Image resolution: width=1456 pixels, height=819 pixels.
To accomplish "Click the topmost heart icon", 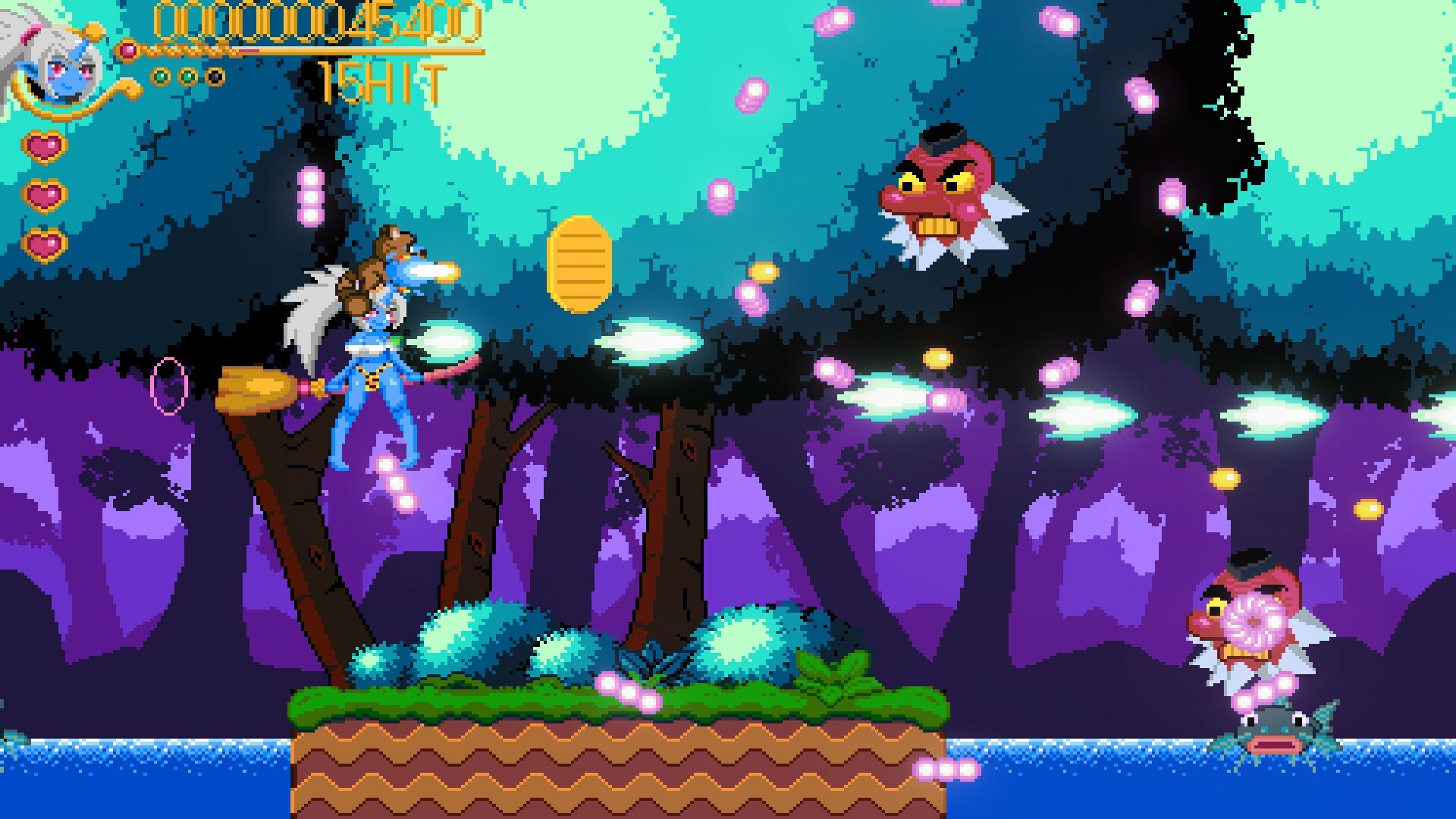I will click(45, 146).
